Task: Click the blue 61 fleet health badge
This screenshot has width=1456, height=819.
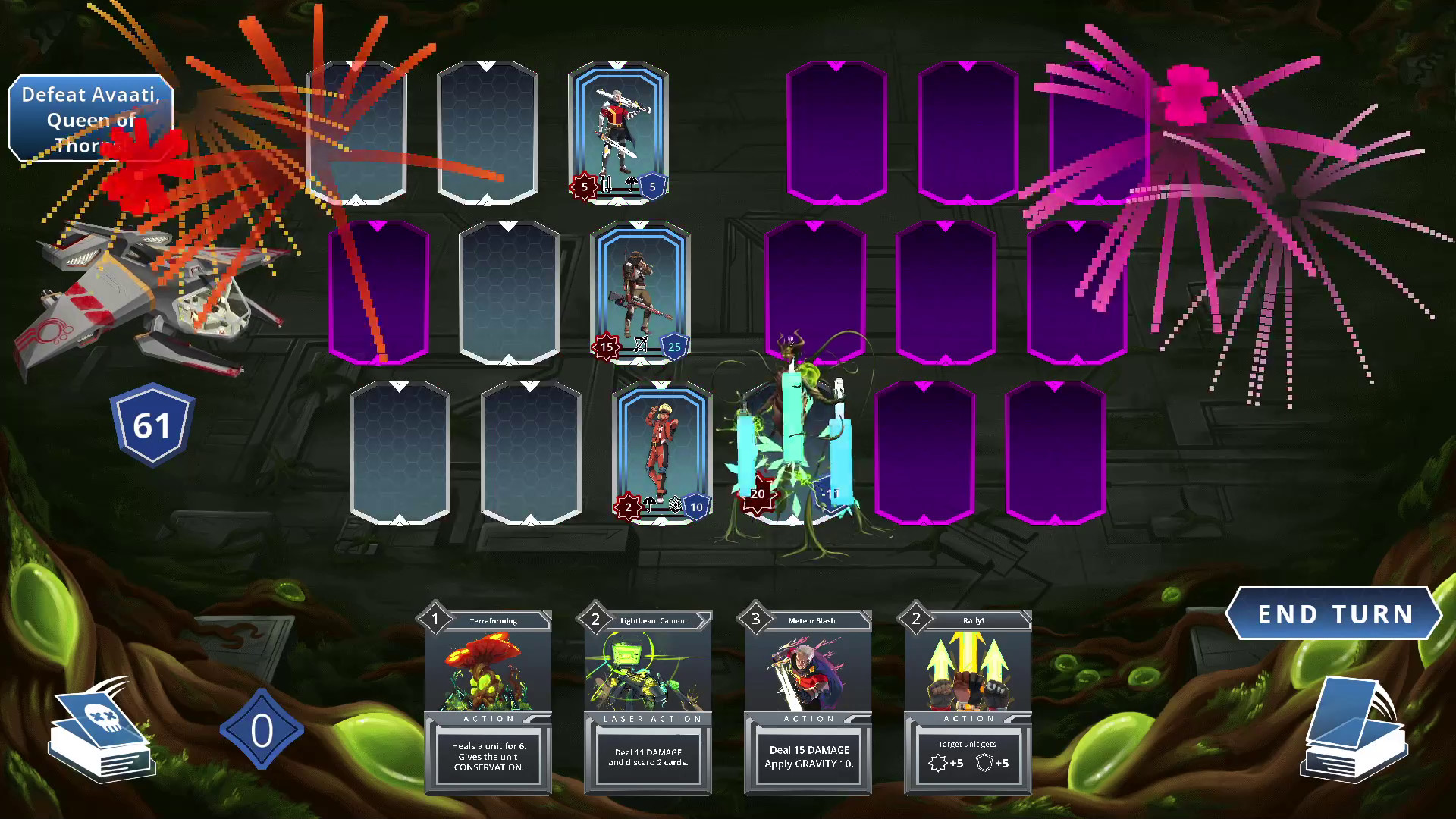Action: tap(152, 425)
